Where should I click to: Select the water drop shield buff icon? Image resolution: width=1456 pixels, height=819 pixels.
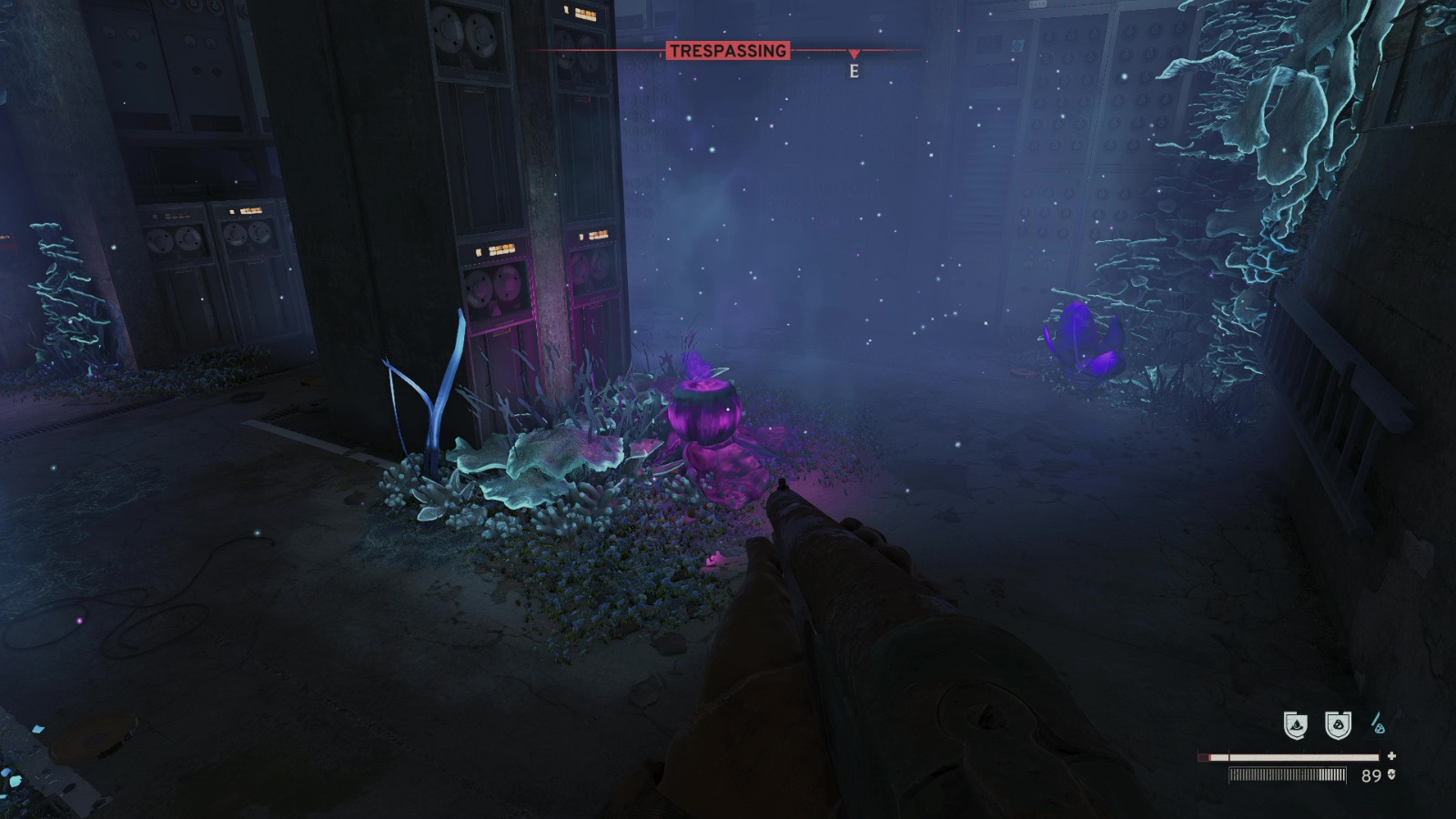tap(1296, 723)
